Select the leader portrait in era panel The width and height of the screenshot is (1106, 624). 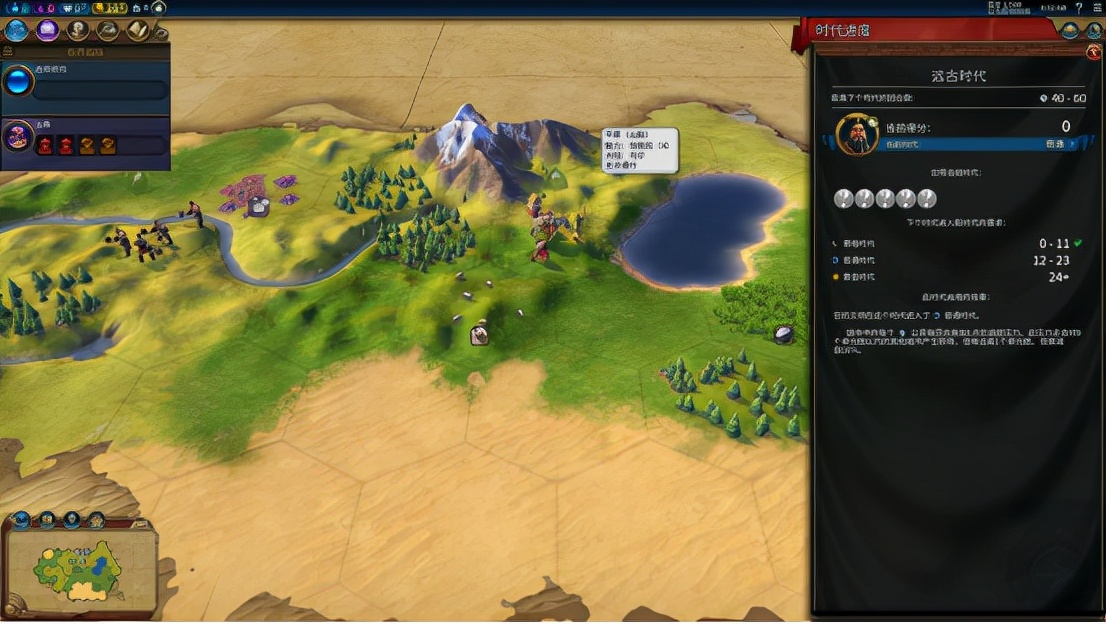(855, 134)
